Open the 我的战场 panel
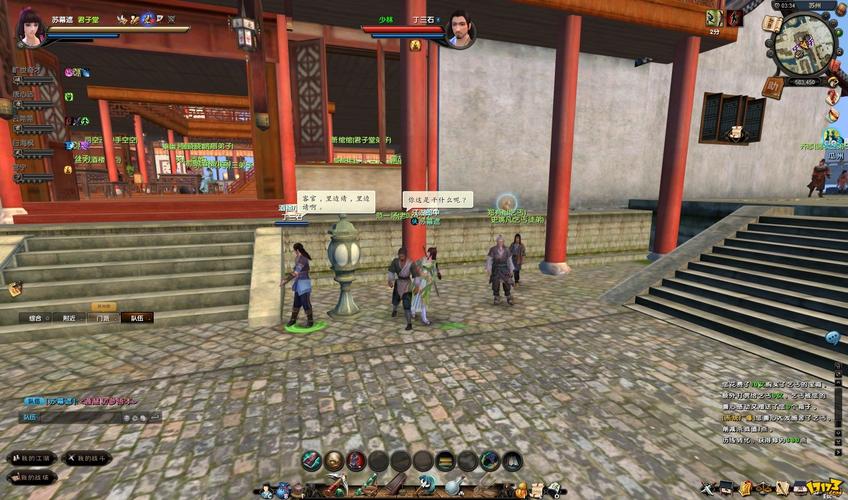This screenshot has width=848, height=500. tap(30, 477)
